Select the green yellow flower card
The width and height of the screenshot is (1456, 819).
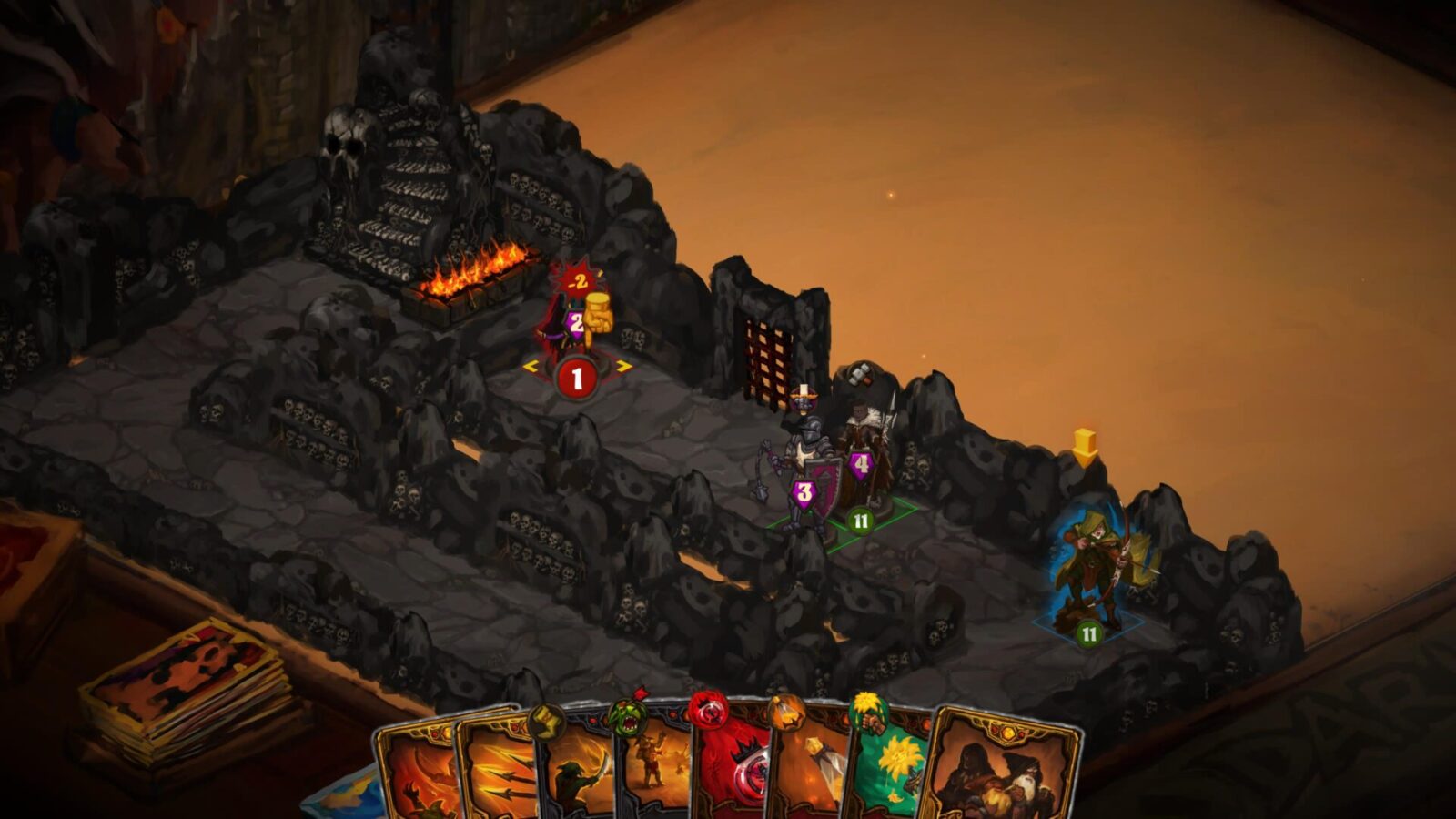887,769
